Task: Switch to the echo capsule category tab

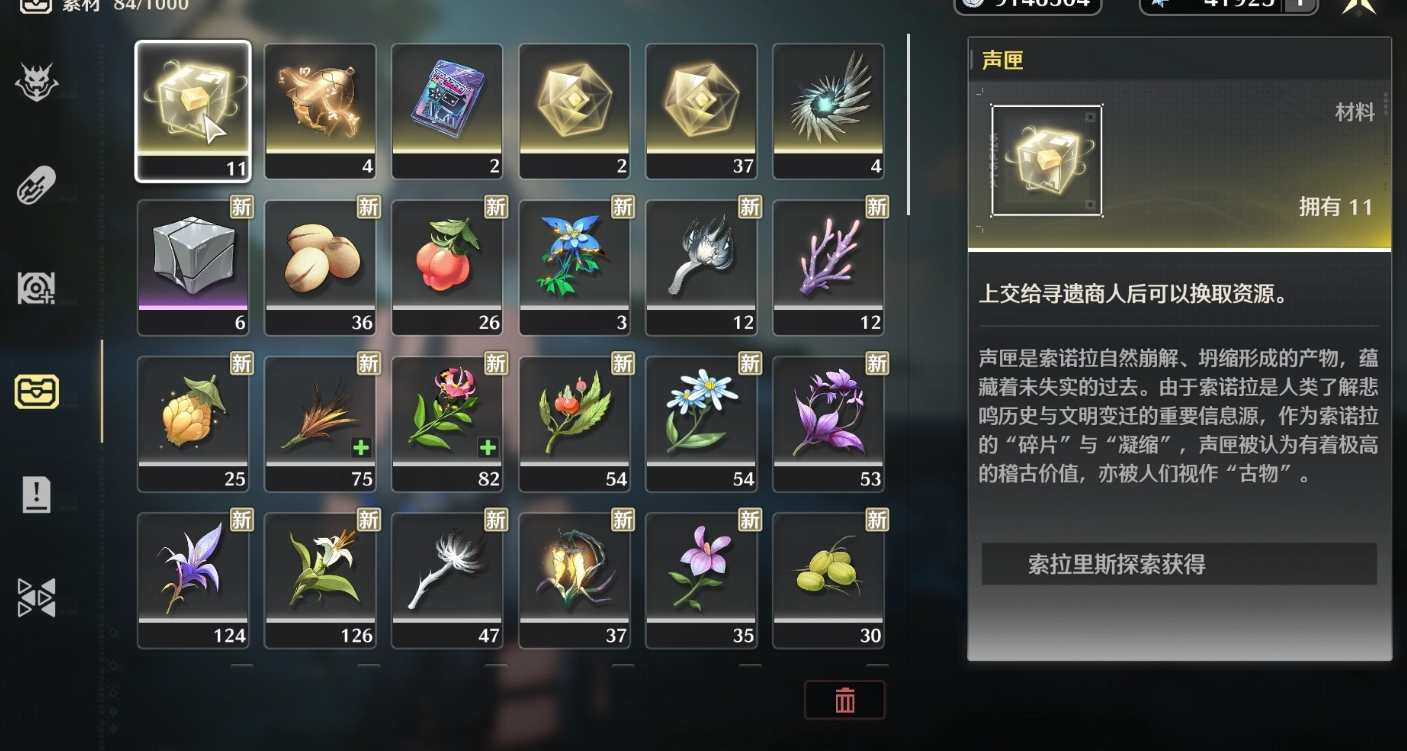Action: pyautogui.click(x=37, y=185)
